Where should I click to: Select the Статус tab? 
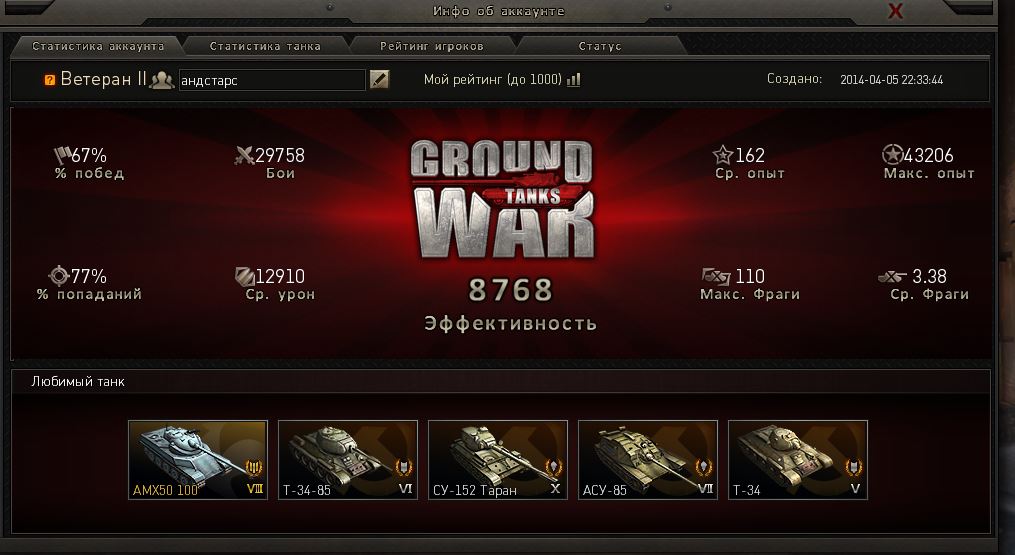[599, 46]
